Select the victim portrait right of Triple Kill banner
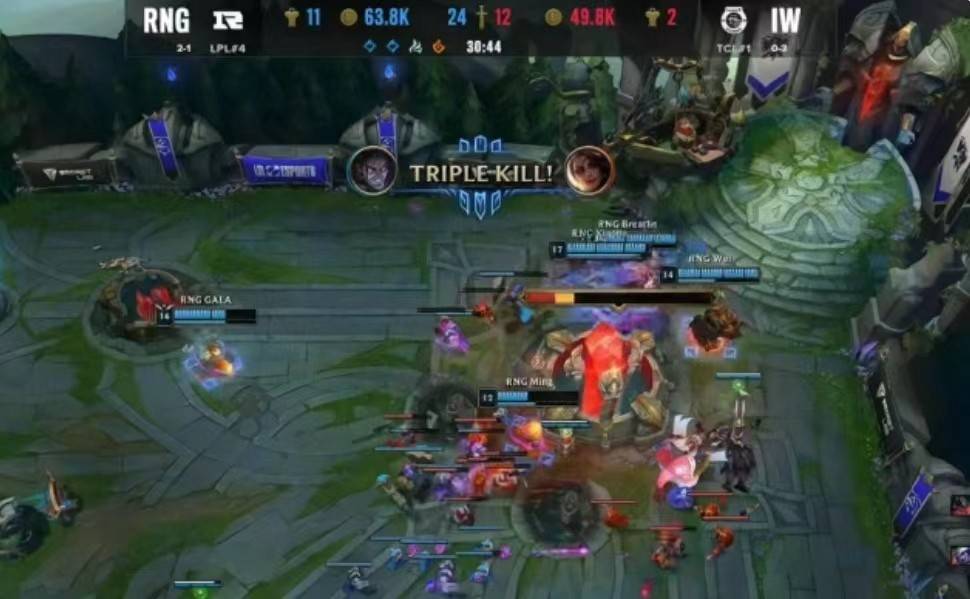Image resolution: width=970 pixels, height=599 pixels. pos(588,170)
